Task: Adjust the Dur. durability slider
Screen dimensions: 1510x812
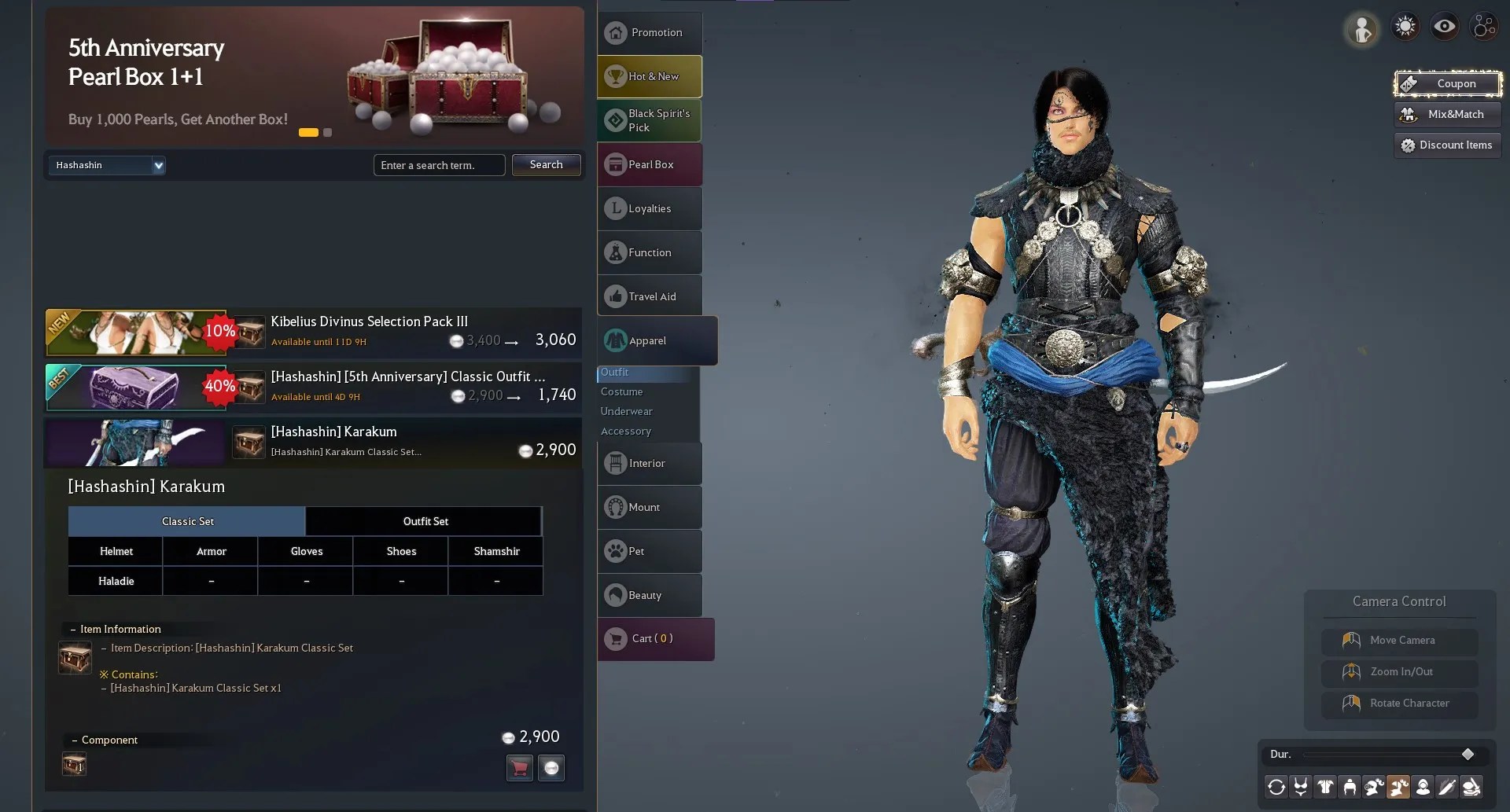Action: (1468, 754)
